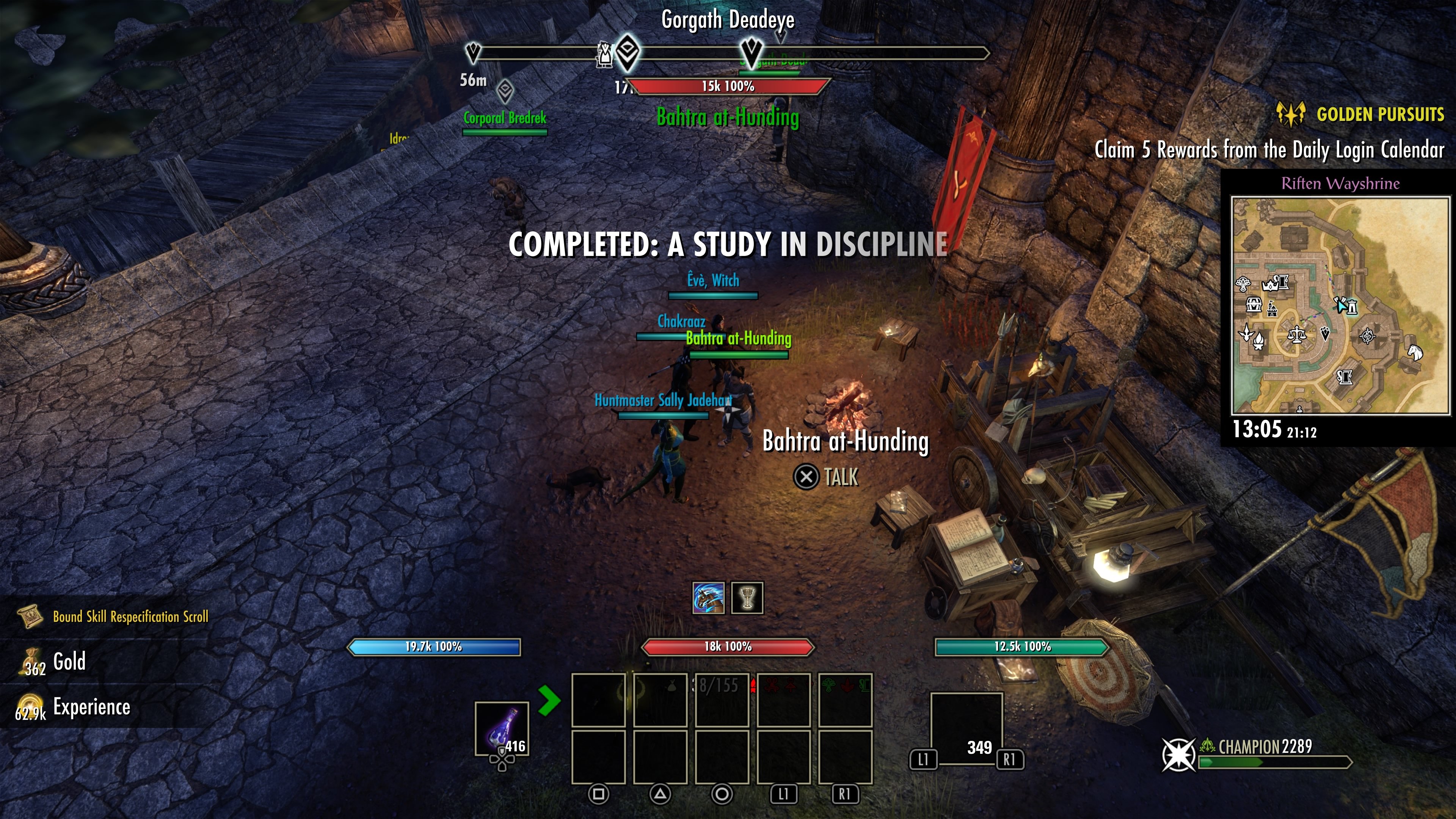
Task: Click the Daily Login Calendar pursuit objective
Action: (x=1269, y=150)
